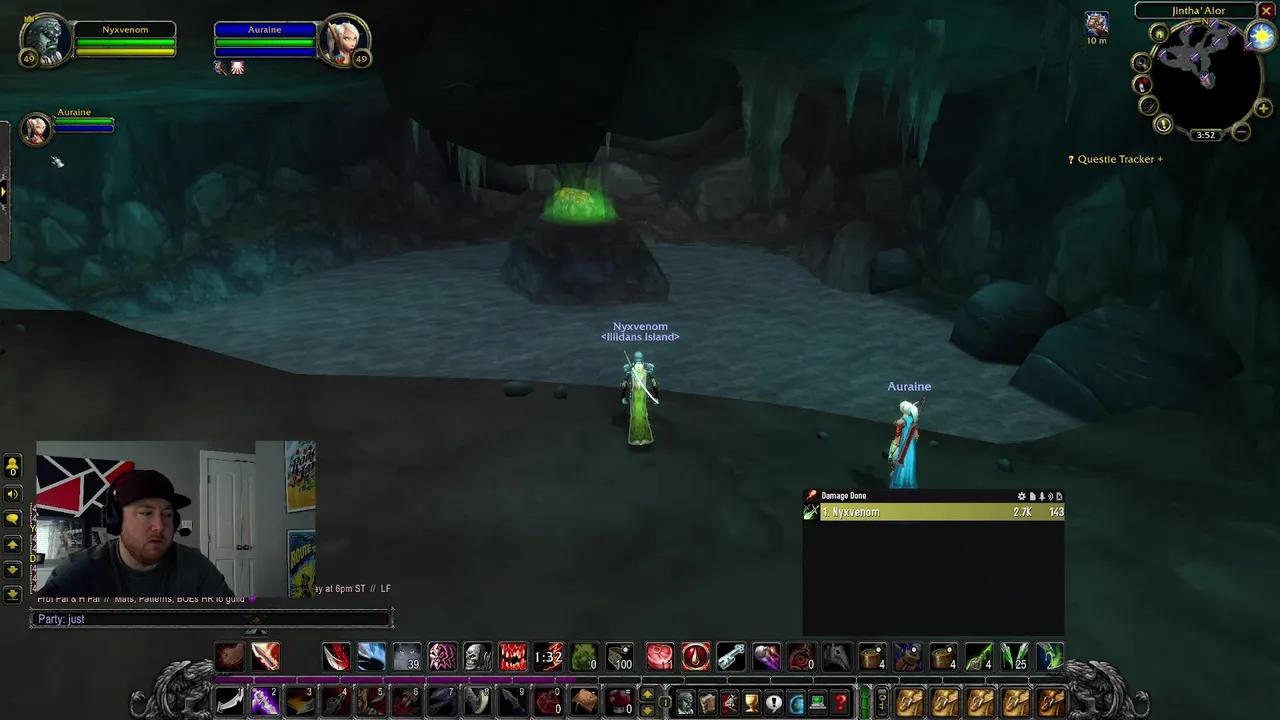Screen dimensions: 1280x720
Task: Open the Damage Done meter settings gear
Action: coord(1021,496)
